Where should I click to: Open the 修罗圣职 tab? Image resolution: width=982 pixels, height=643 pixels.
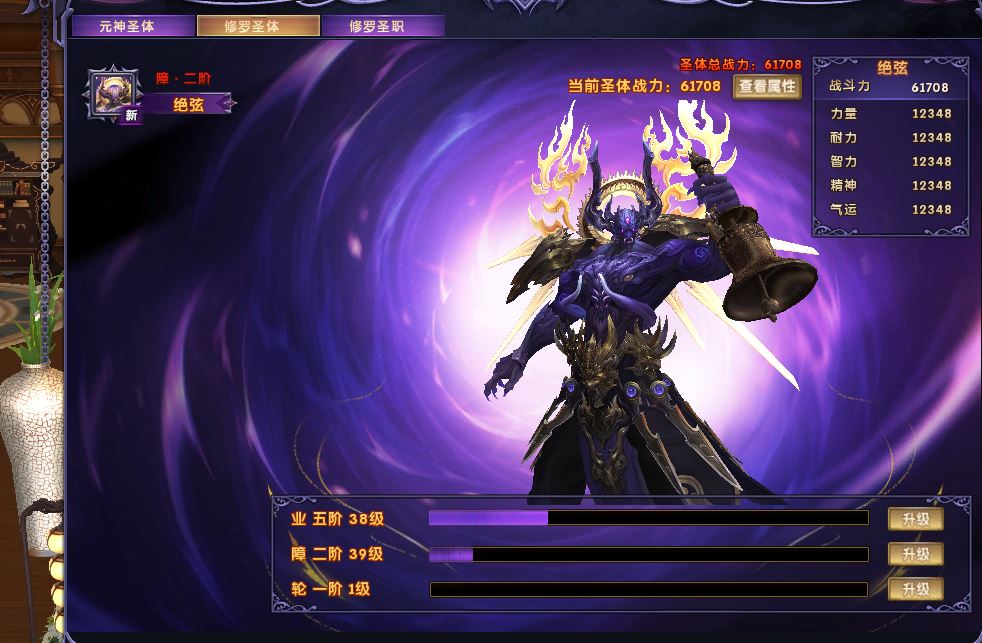pos(383,26)
